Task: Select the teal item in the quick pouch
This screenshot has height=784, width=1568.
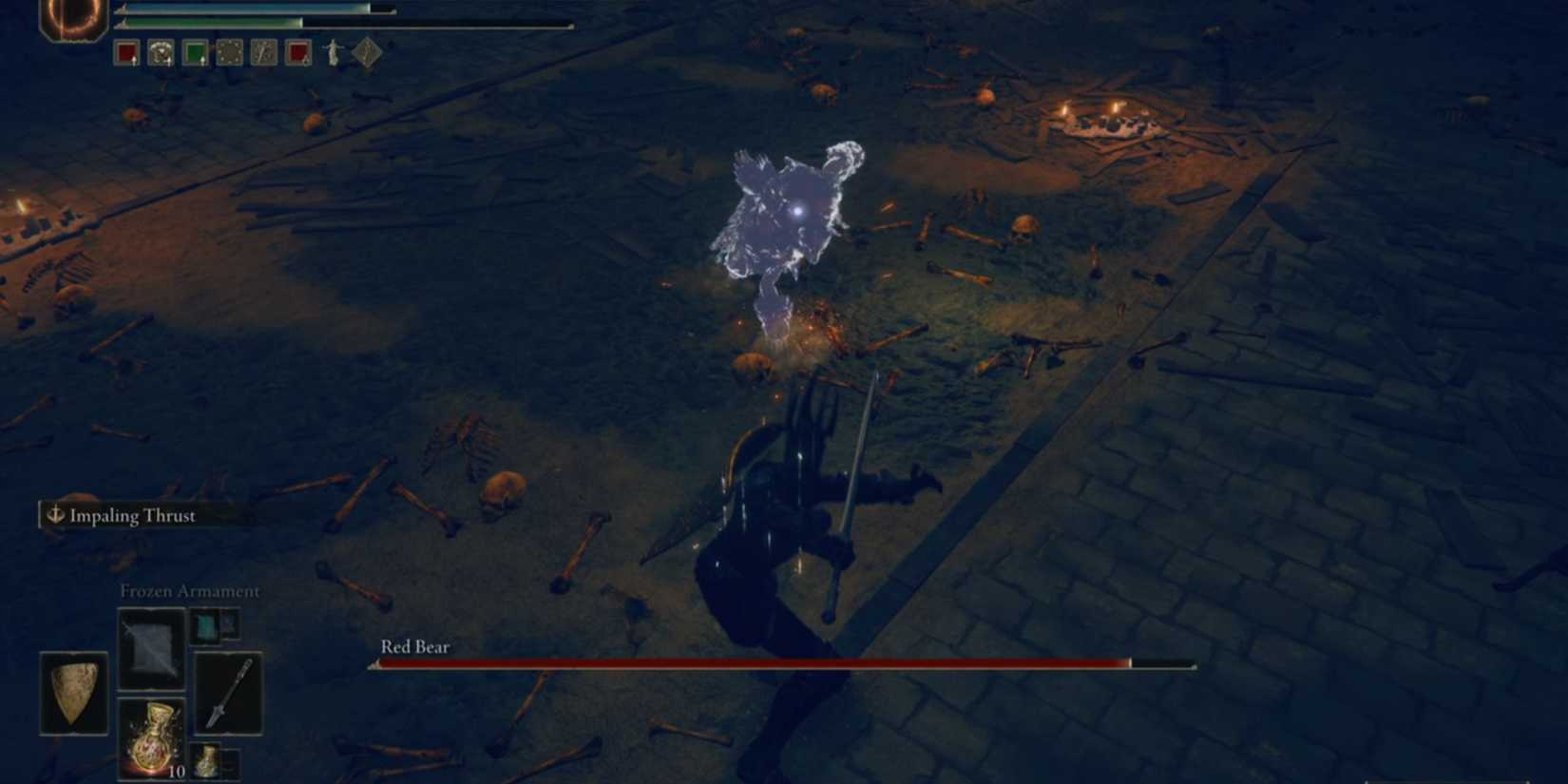Action: (x=207, y=627)
